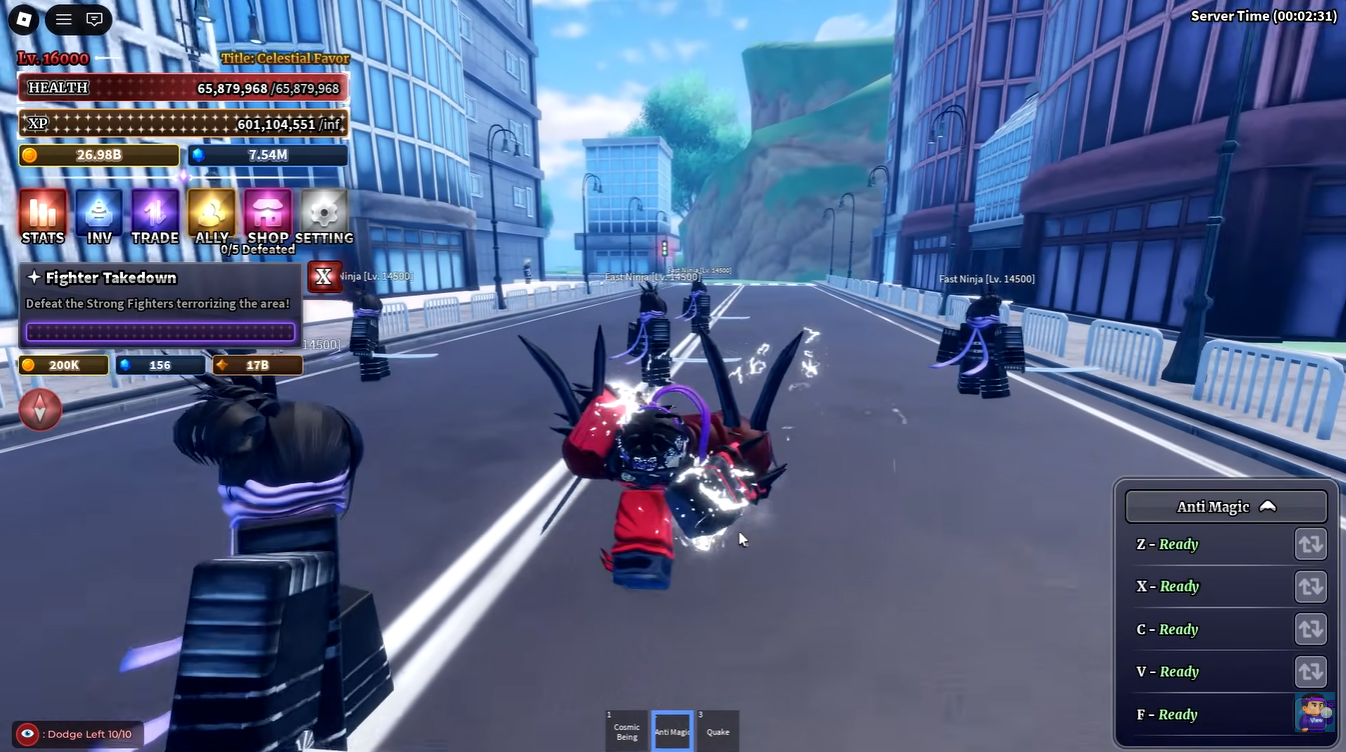Click the red compass arrow indicator

[41, 410]
